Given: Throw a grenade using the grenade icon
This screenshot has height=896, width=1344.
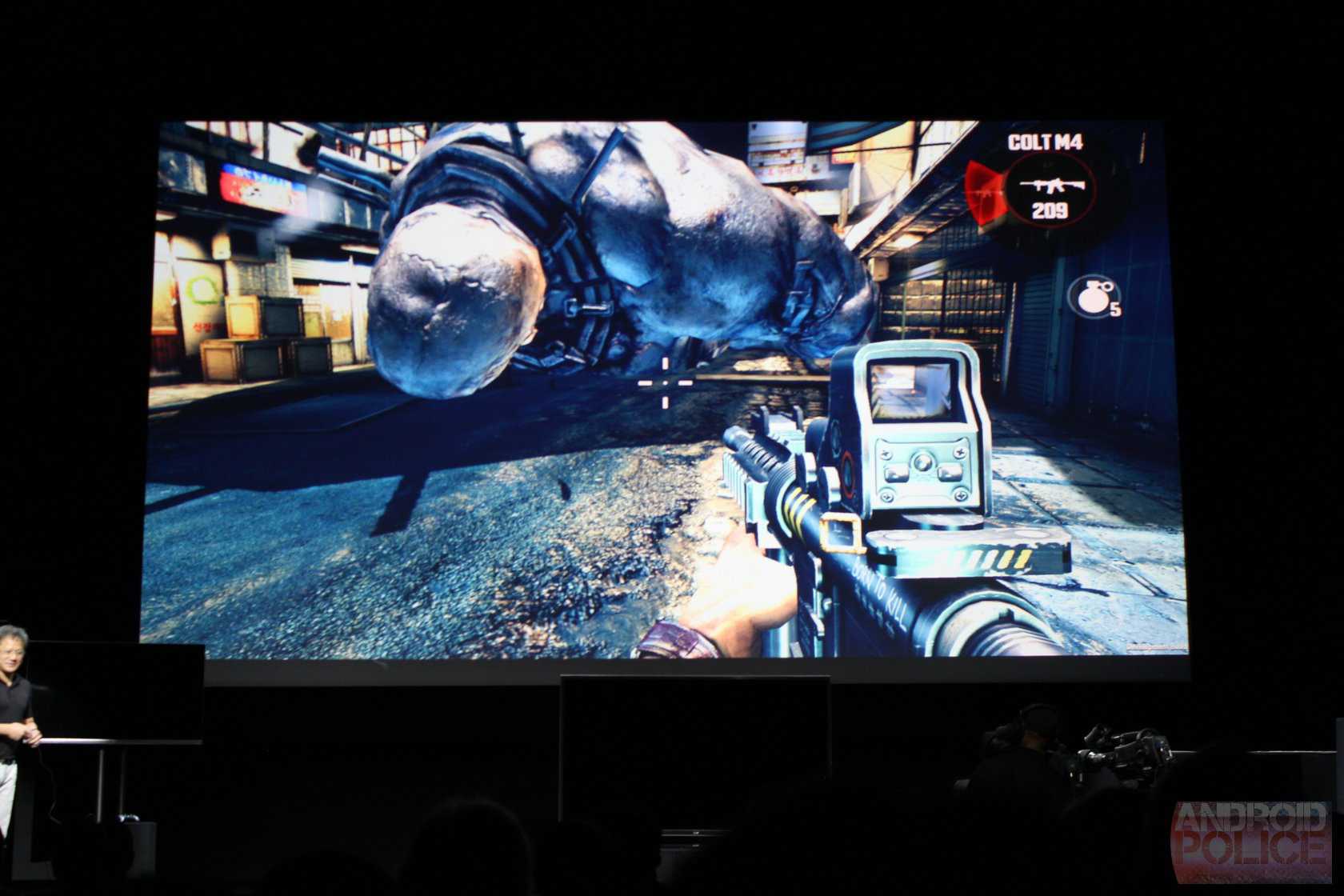Looking at the screenshot, I should point(1091,298).
